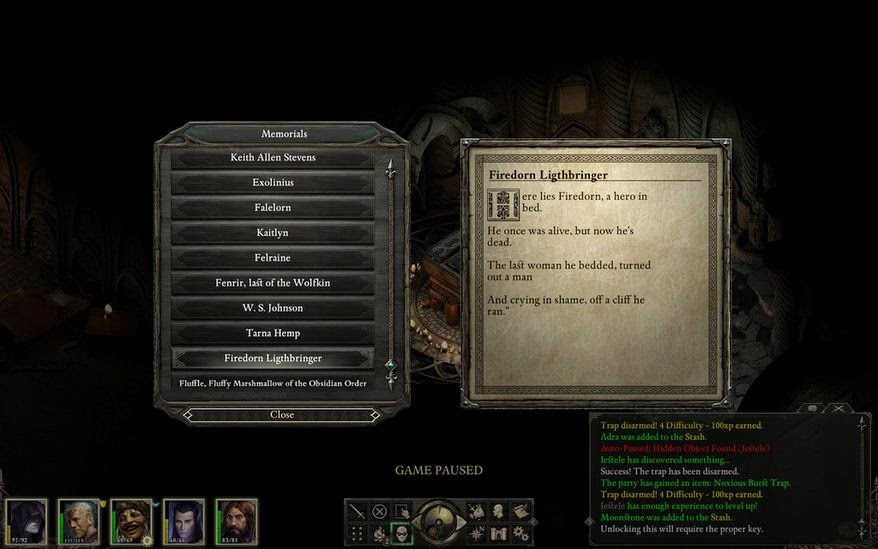The width and height of the screenshot is (878, 549).
Task: Choose the grinning character portrait
Action: [131, 522]
